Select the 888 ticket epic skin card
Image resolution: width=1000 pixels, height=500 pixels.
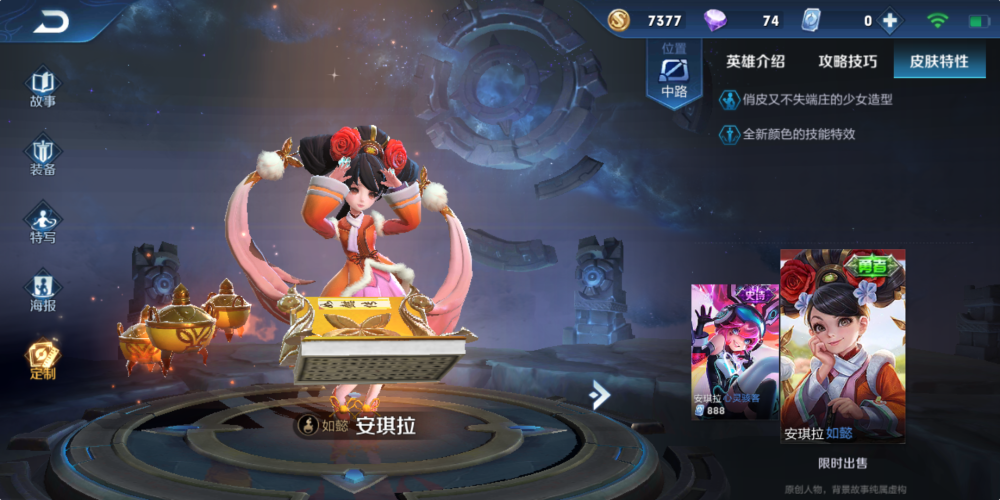point(735,350)
